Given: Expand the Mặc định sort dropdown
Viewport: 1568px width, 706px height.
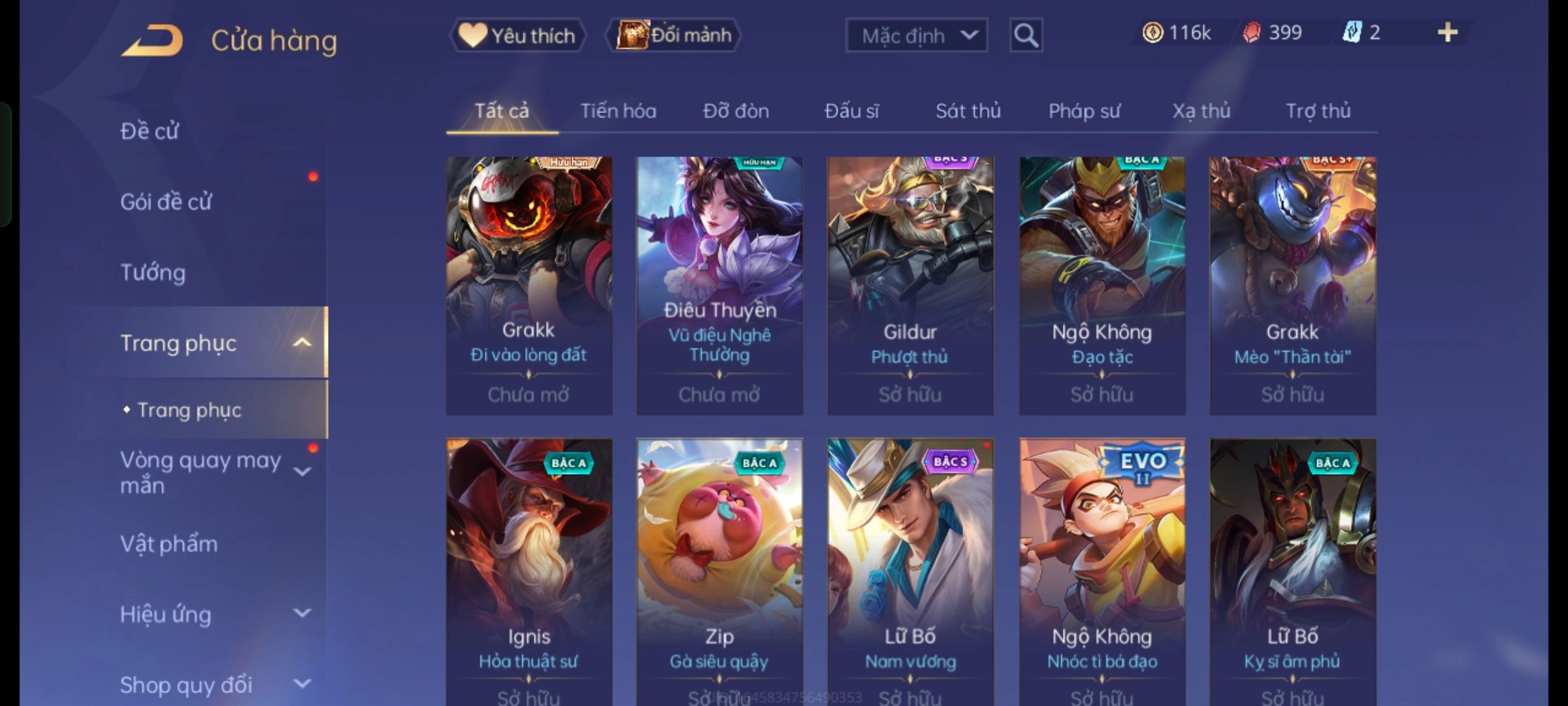Looking at the screenshot, I should tap(916, 35).
